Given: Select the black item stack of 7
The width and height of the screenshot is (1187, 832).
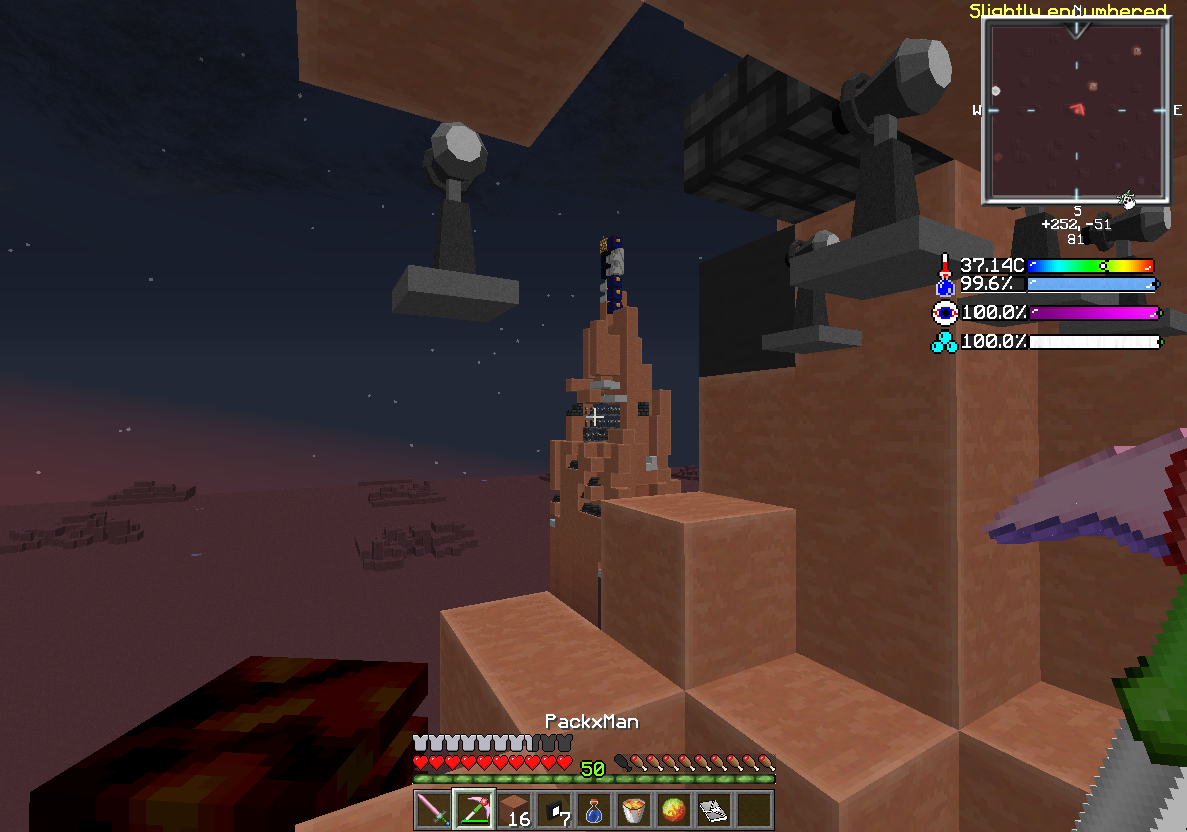Looking at the screenshot, I should [x=553, y=809].
